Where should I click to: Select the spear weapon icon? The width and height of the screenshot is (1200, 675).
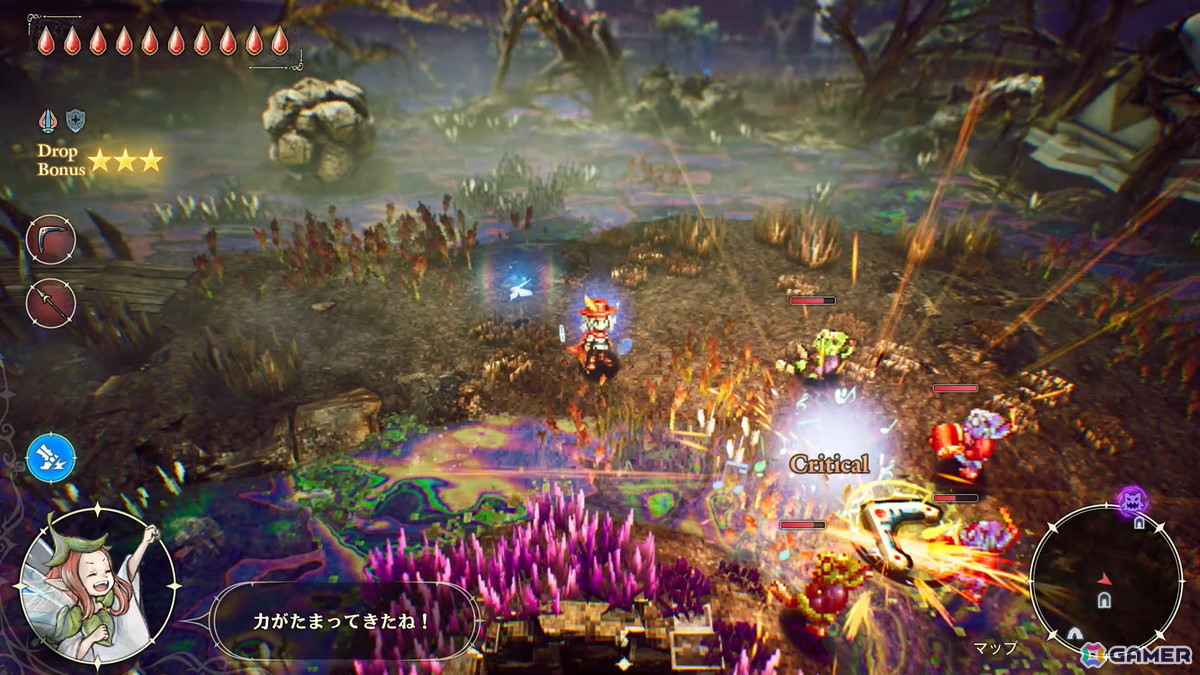click(x=50, y=303)
